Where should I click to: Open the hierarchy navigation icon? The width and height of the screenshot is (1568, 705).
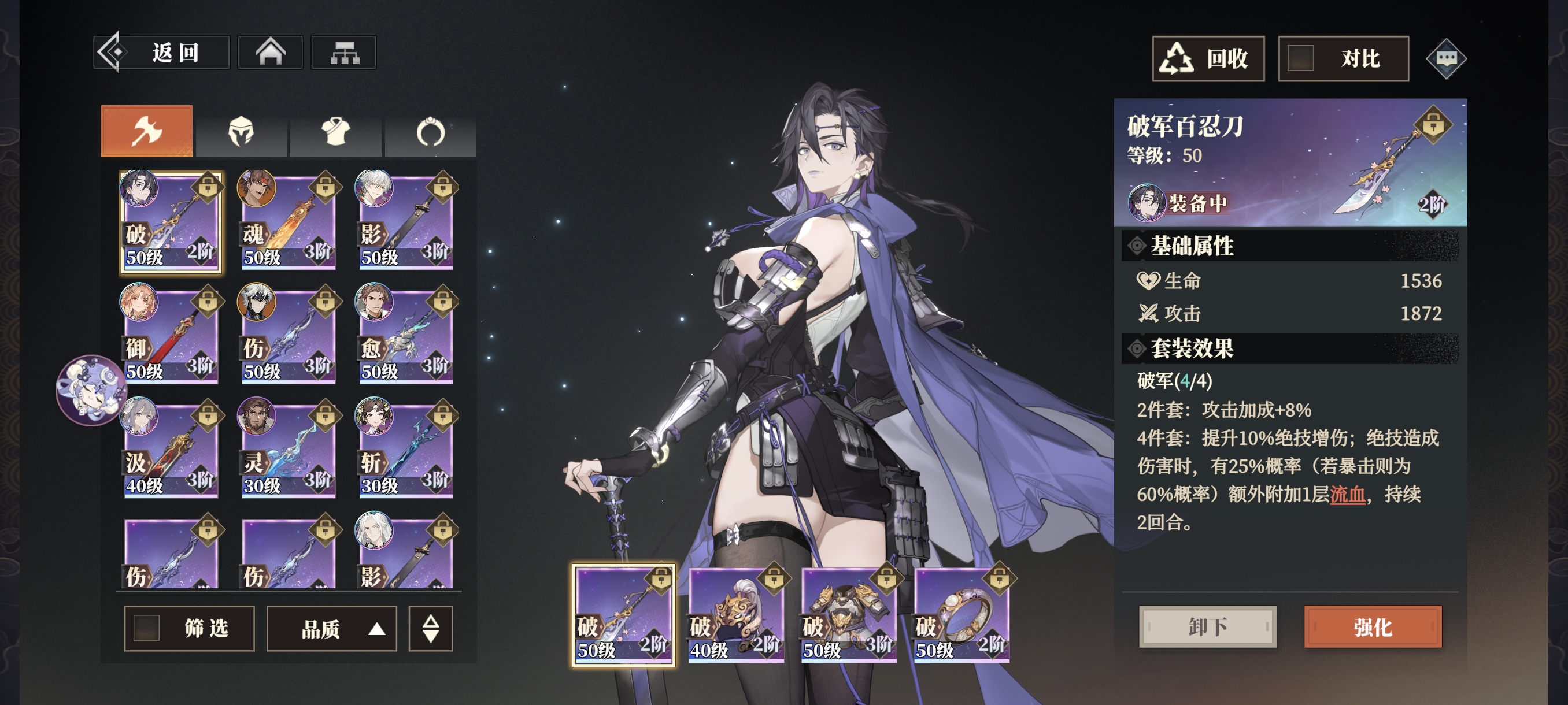coord(344,53)
